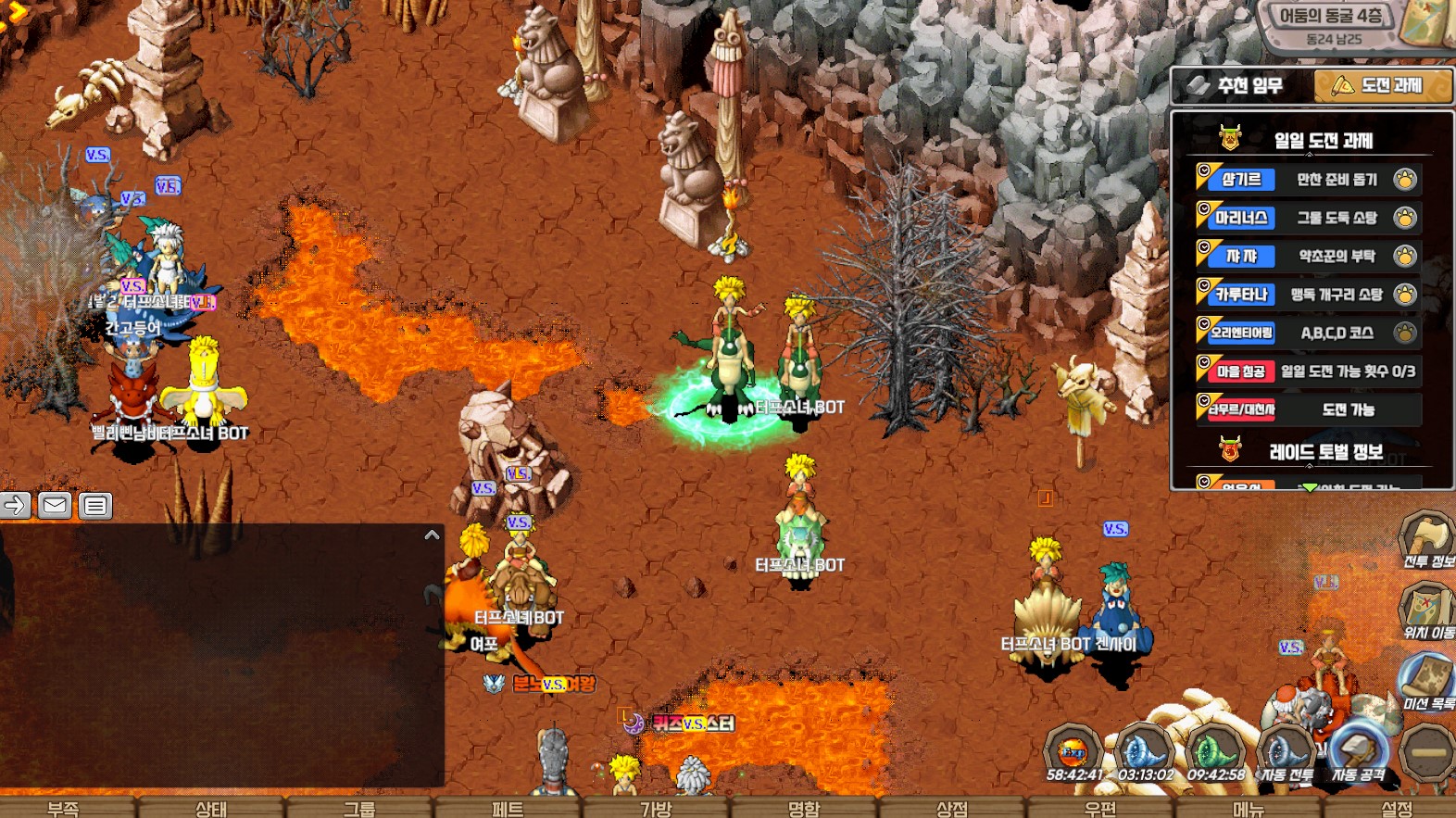Image resolution: width=1456 pixels, height=818 pixels.
Task: Open the 설정 settings menu
Action: [1397, 809]
